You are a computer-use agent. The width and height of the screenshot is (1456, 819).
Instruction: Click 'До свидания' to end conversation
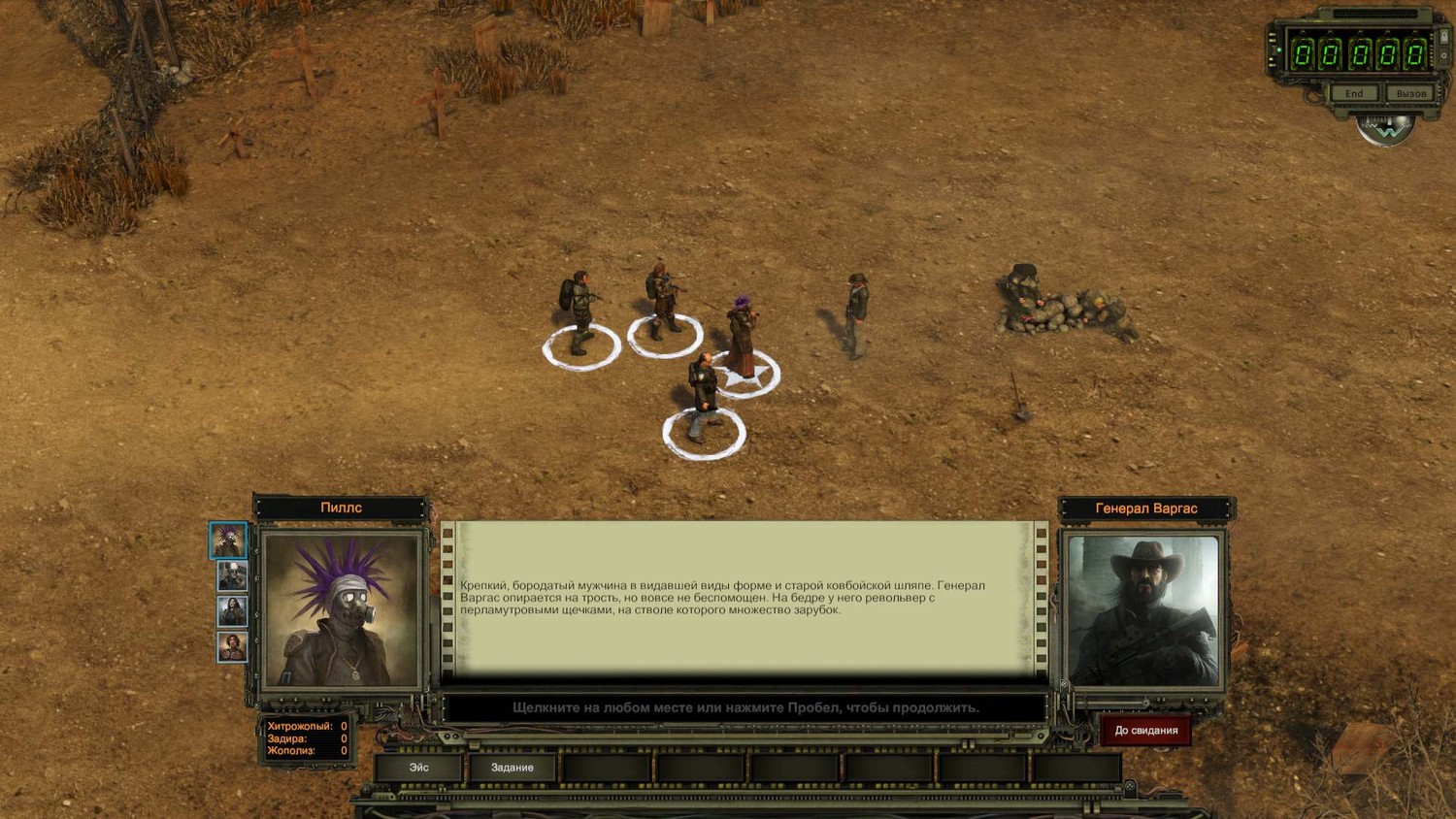tap(1145, 731)
